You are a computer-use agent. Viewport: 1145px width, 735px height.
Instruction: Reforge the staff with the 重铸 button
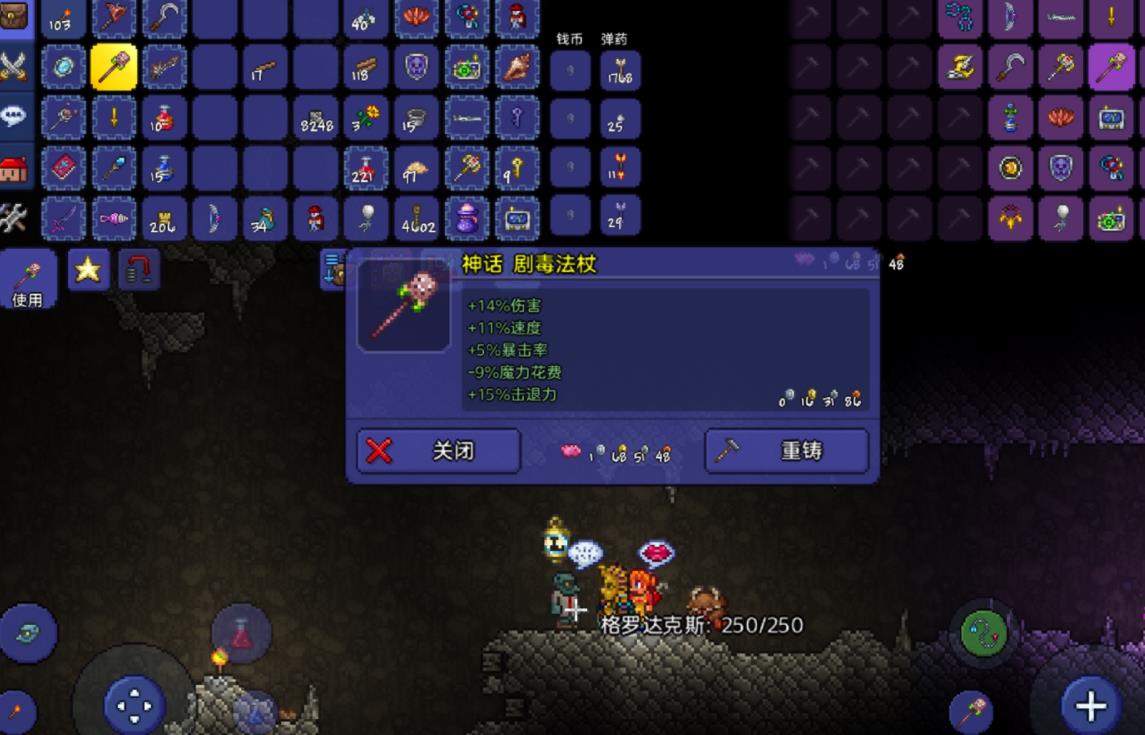(787, 451)
